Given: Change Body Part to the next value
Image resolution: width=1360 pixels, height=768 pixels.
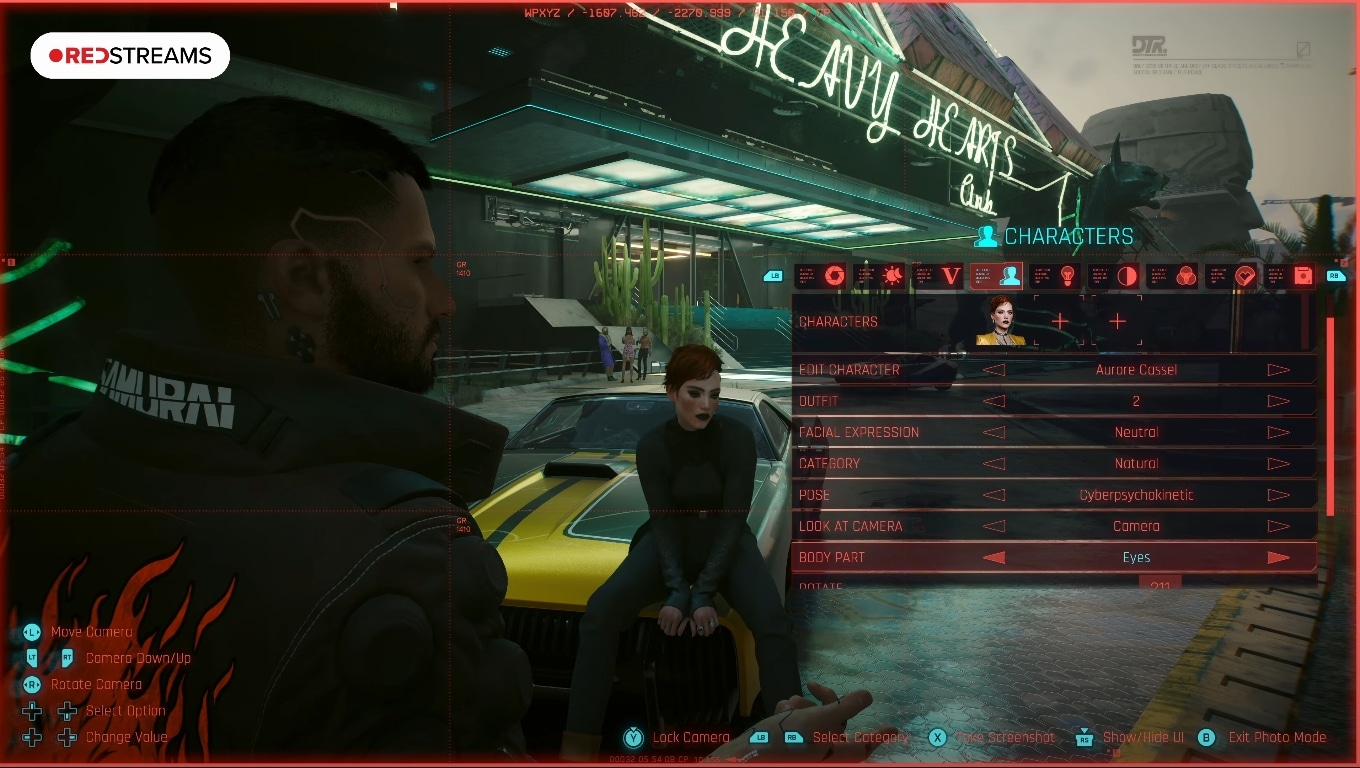Looking at the screenshot, I should [x=1278, y=558].
